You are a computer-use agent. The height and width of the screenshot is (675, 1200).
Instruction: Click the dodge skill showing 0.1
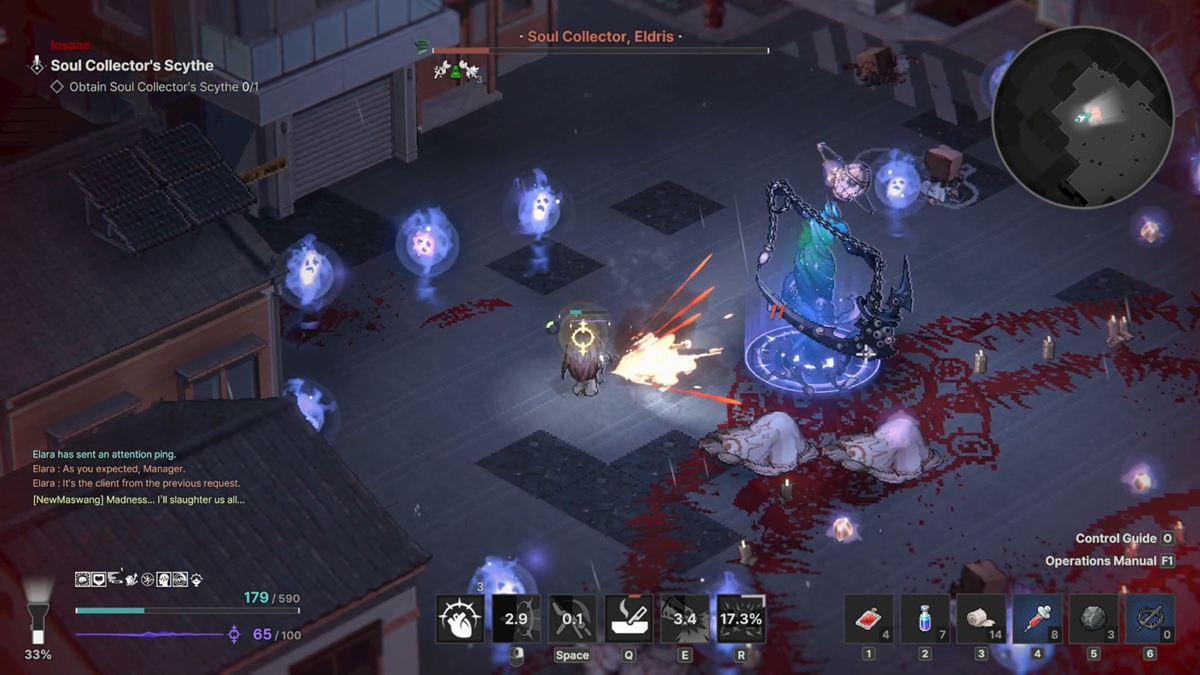tap(572, 619)
